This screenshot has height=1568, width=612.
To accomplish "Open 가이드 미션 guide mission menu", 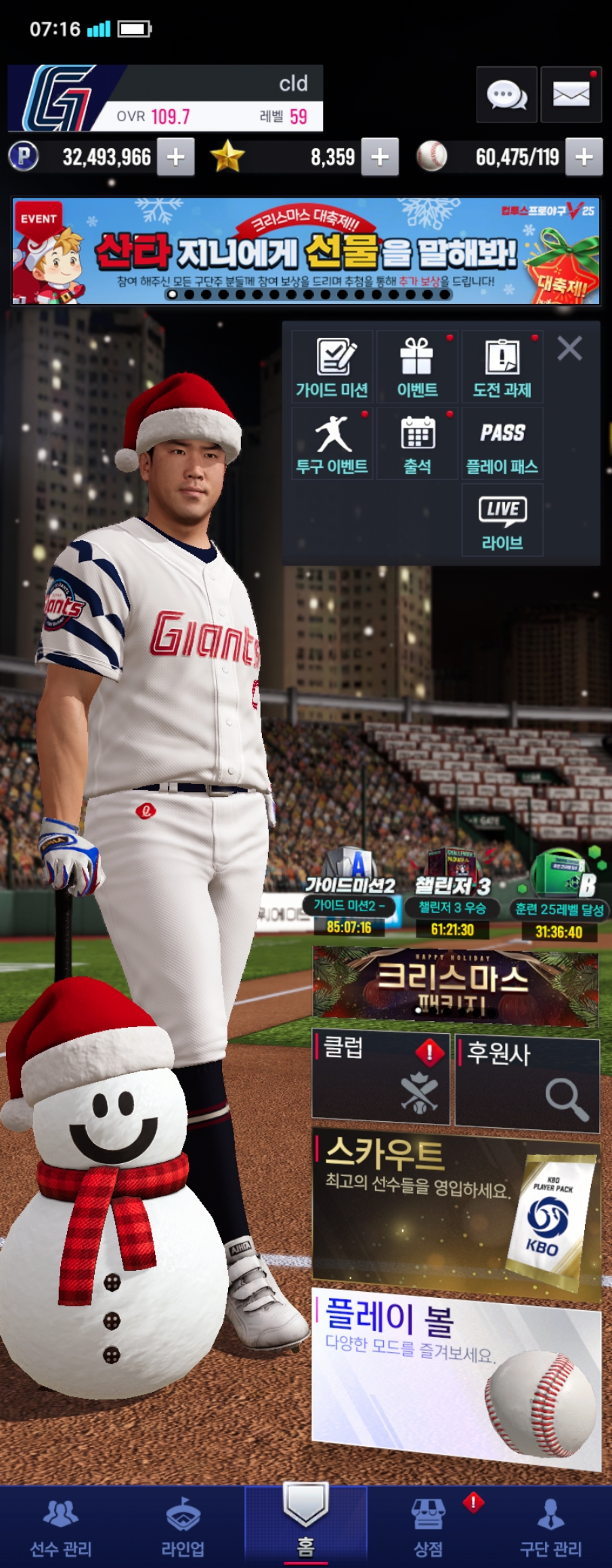I will [332, 368].
